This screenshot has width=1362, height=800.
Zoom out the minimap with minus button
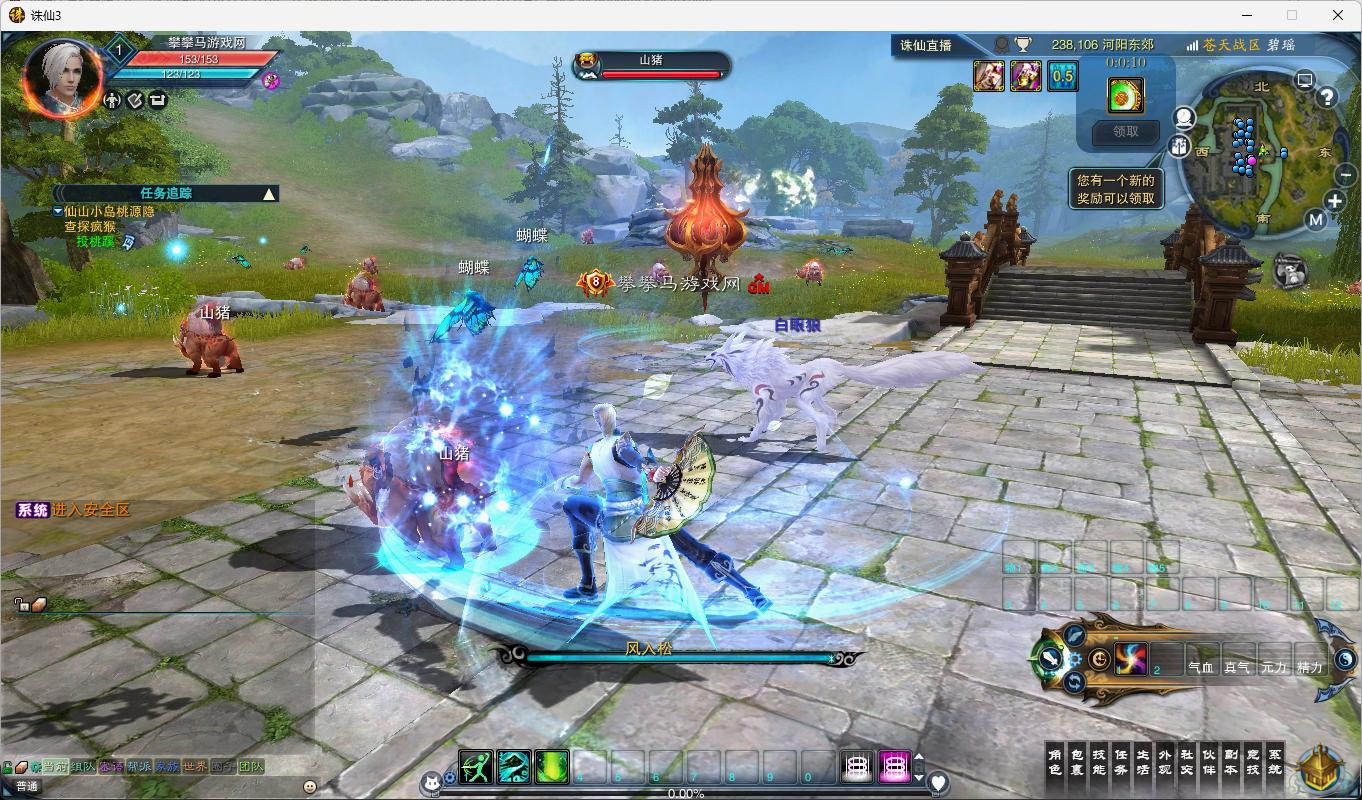pos(1344,174)
